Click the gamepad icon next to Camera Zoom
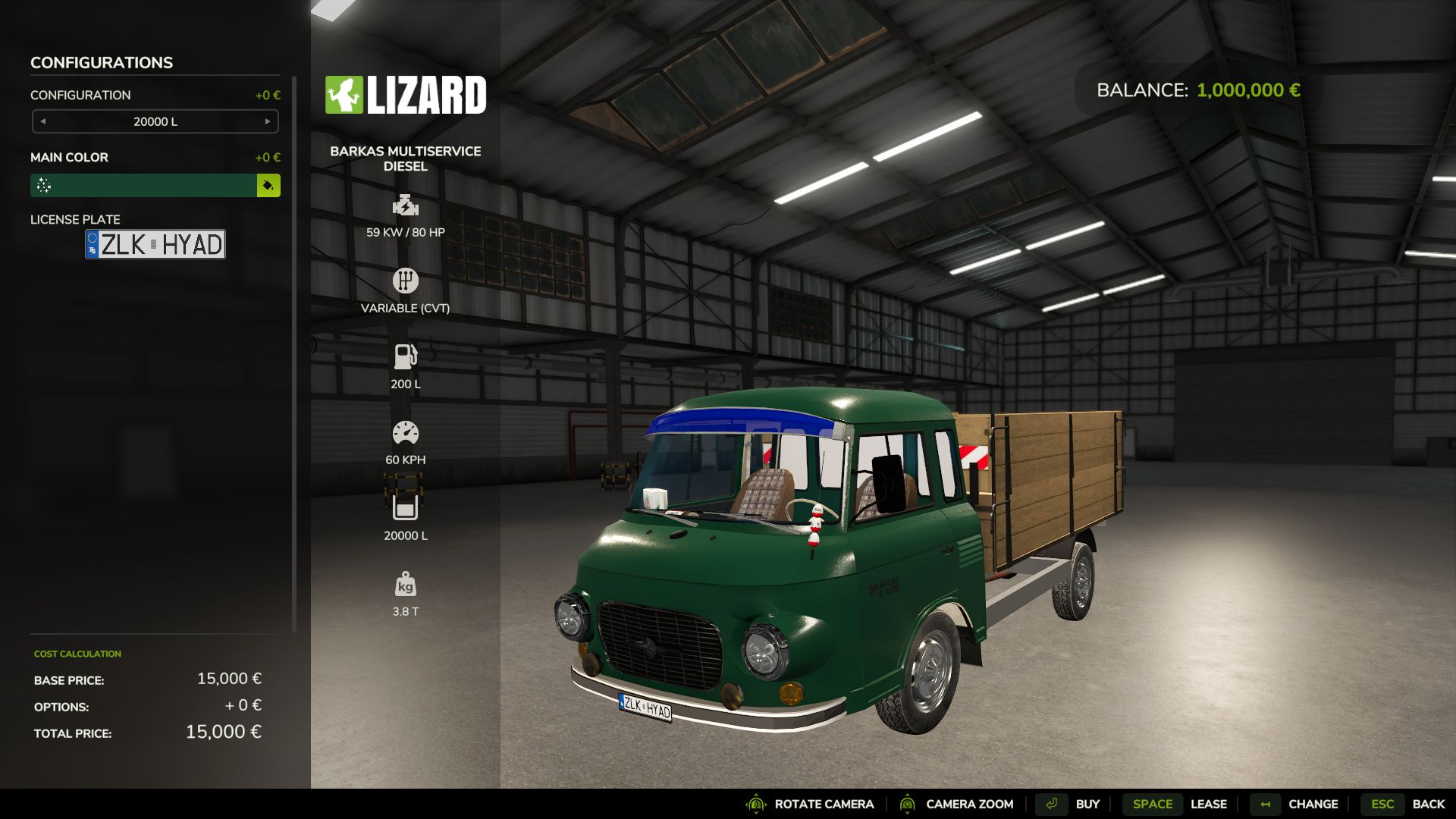 click(908, 803)
